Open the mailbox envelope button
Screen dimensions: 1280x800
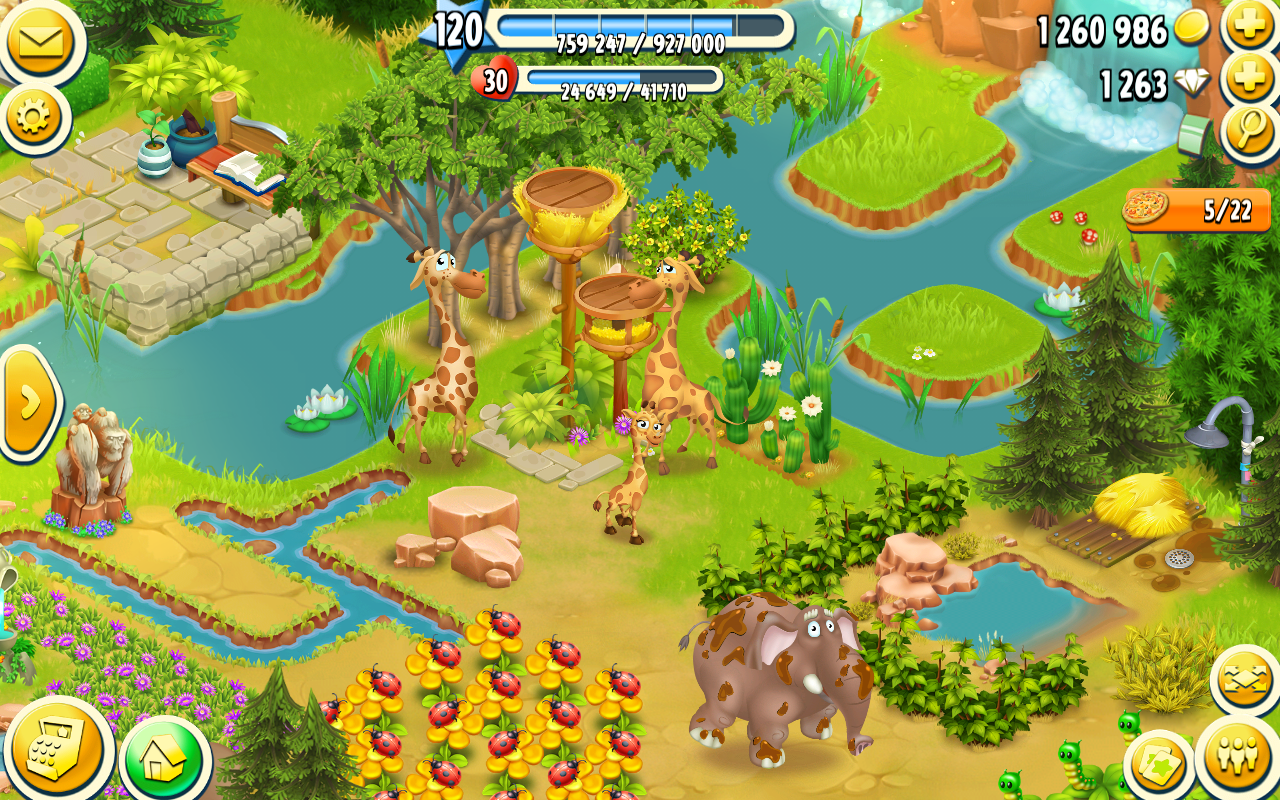(40, 42)
